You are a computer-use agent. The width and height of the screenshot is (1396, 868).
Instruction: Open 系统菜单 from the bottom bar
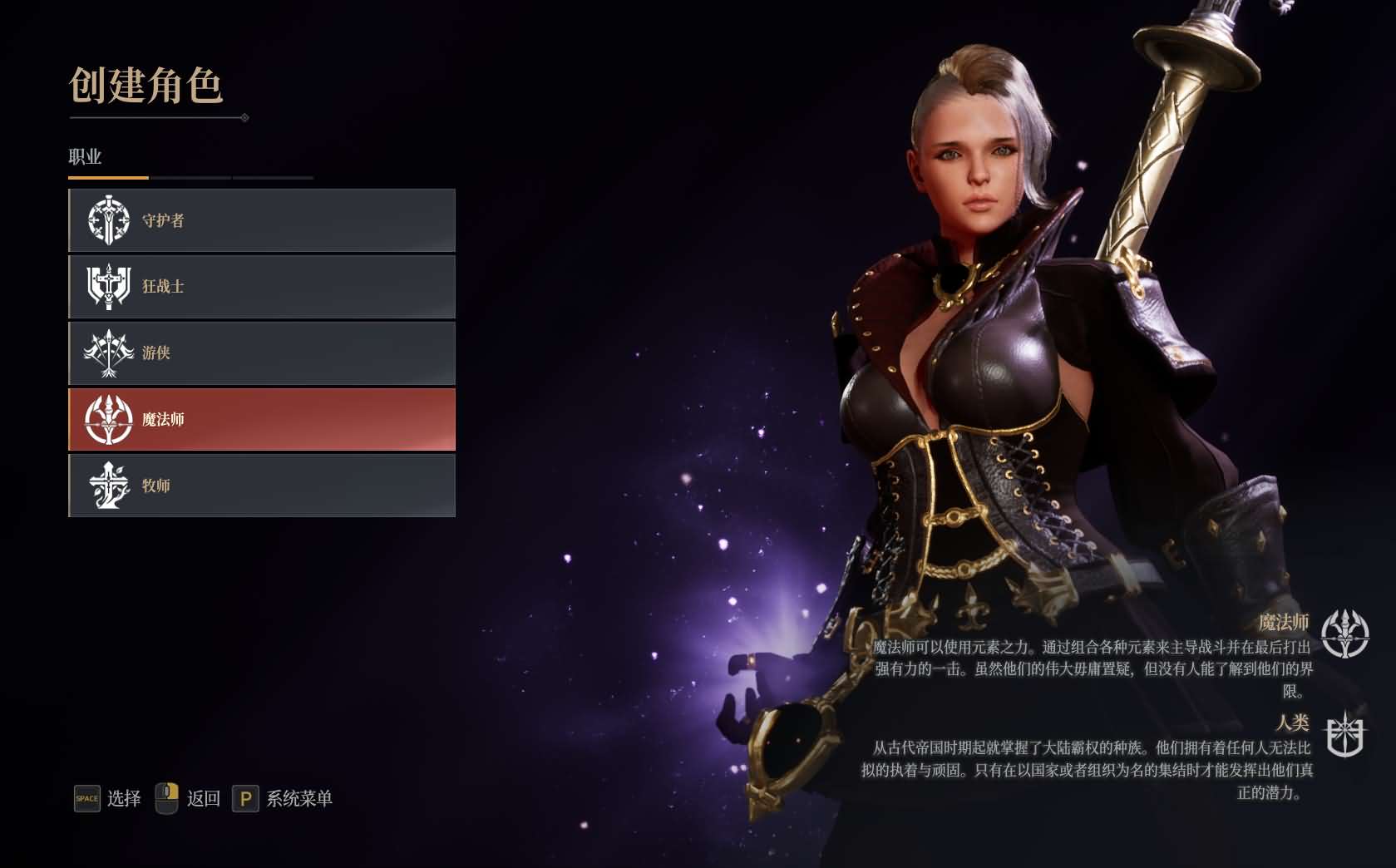tap(299, 798)
